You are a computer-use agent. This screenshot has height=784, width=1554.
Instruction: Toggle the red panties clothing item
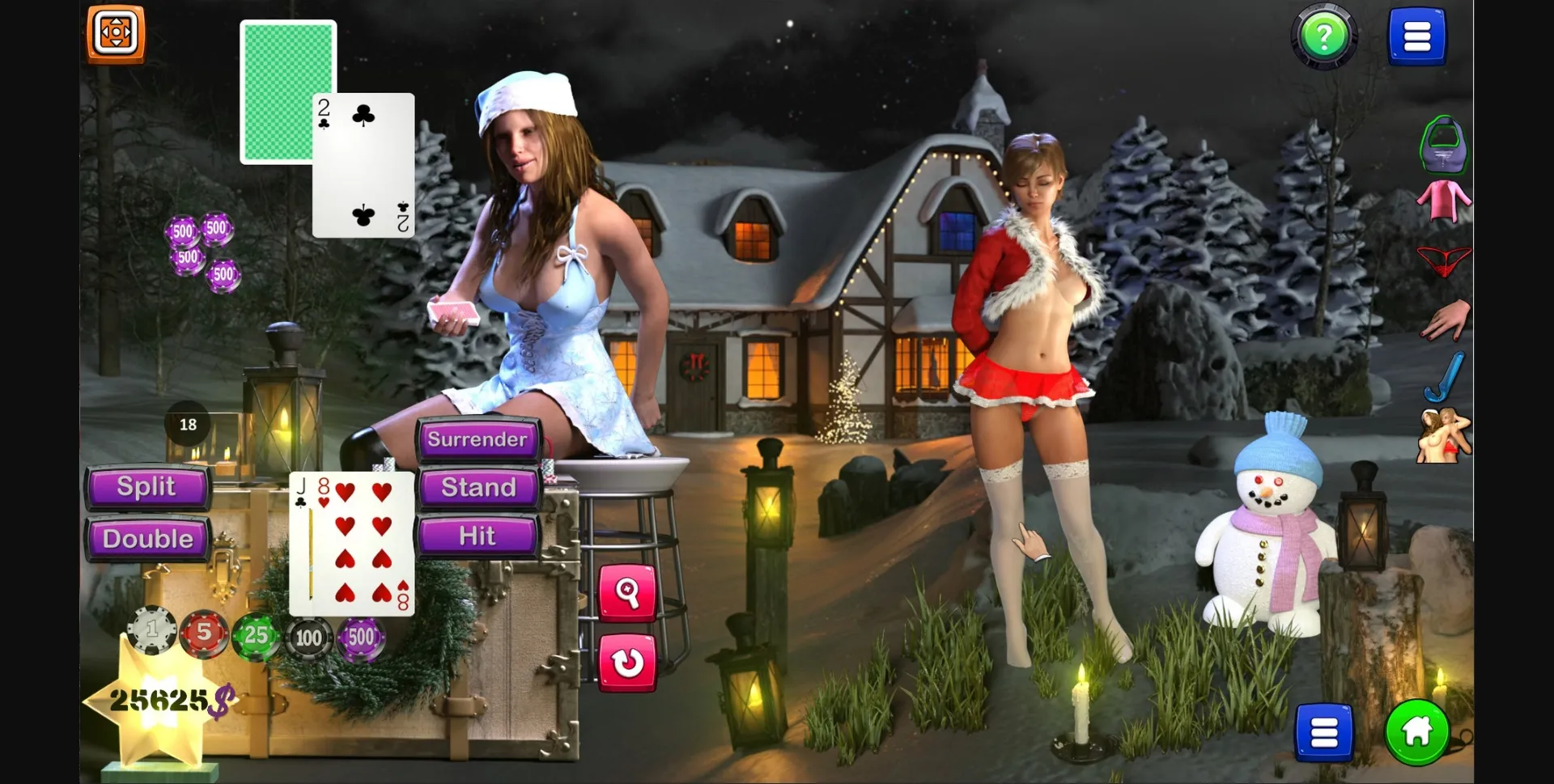click(1446, 261)
